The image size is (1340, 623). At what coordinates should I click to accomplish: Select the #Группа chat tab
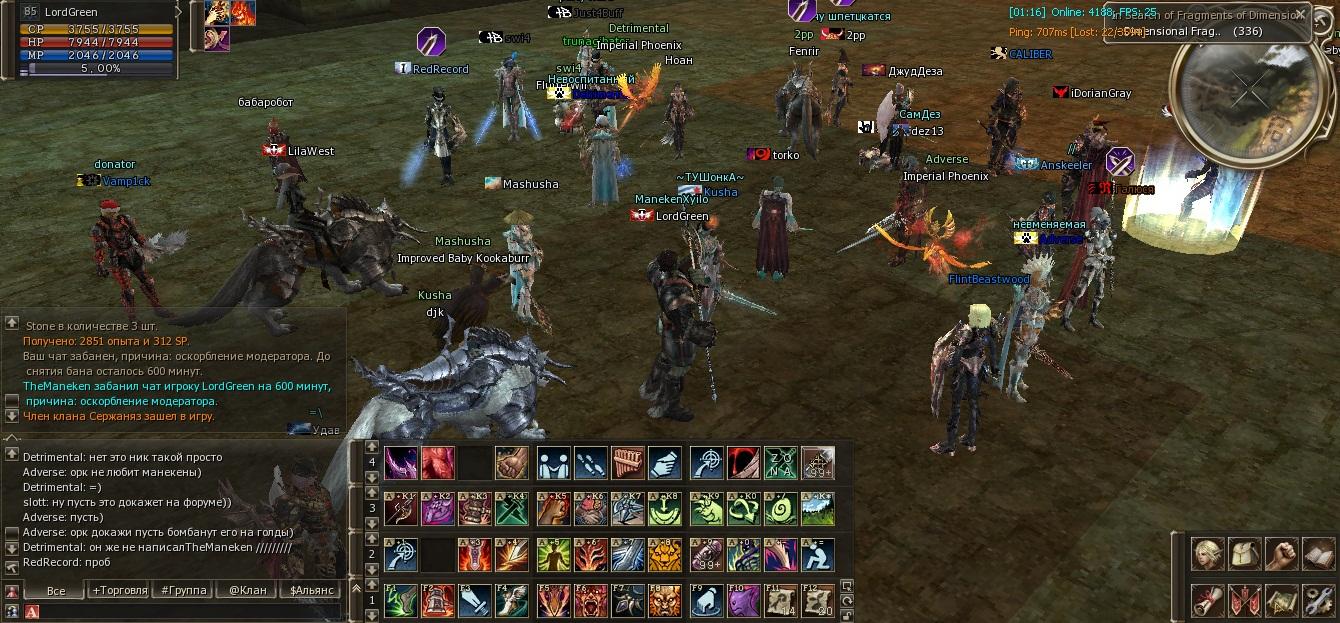pos(184,590)
